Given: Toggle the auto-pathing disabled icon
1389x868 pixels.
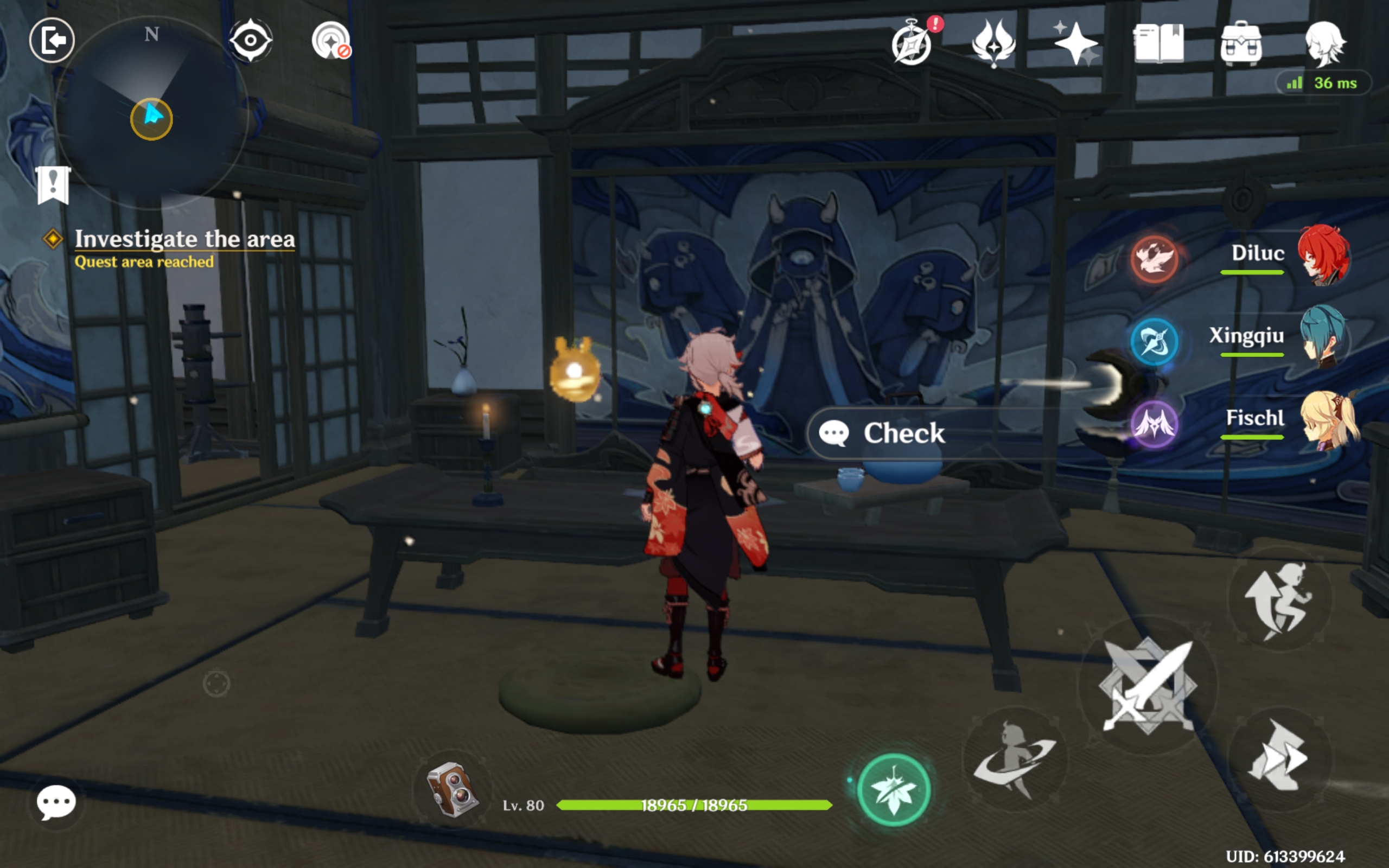Looking at the screenshot, I should 331,40.
